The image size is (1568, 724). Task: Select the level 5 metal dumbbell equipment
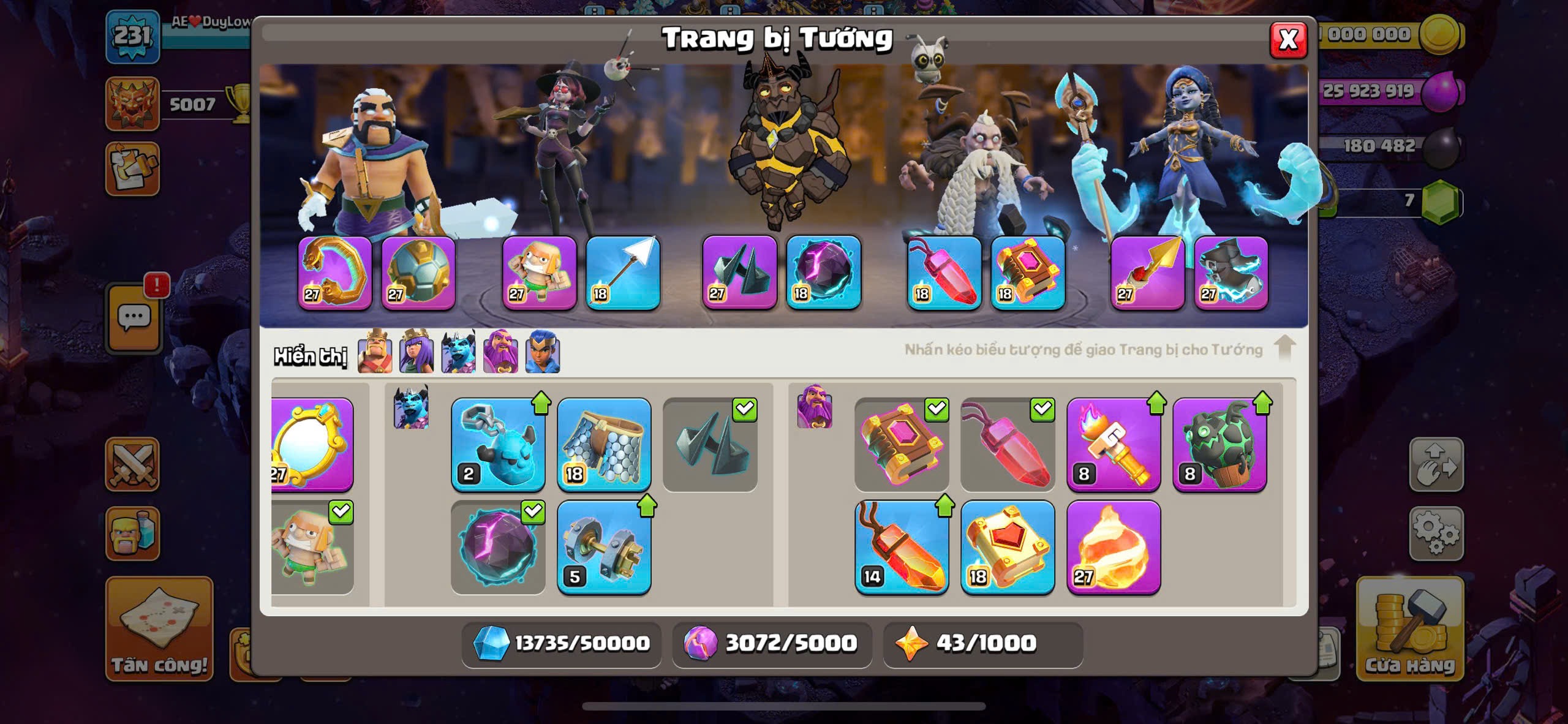click(x=604, y=548)
